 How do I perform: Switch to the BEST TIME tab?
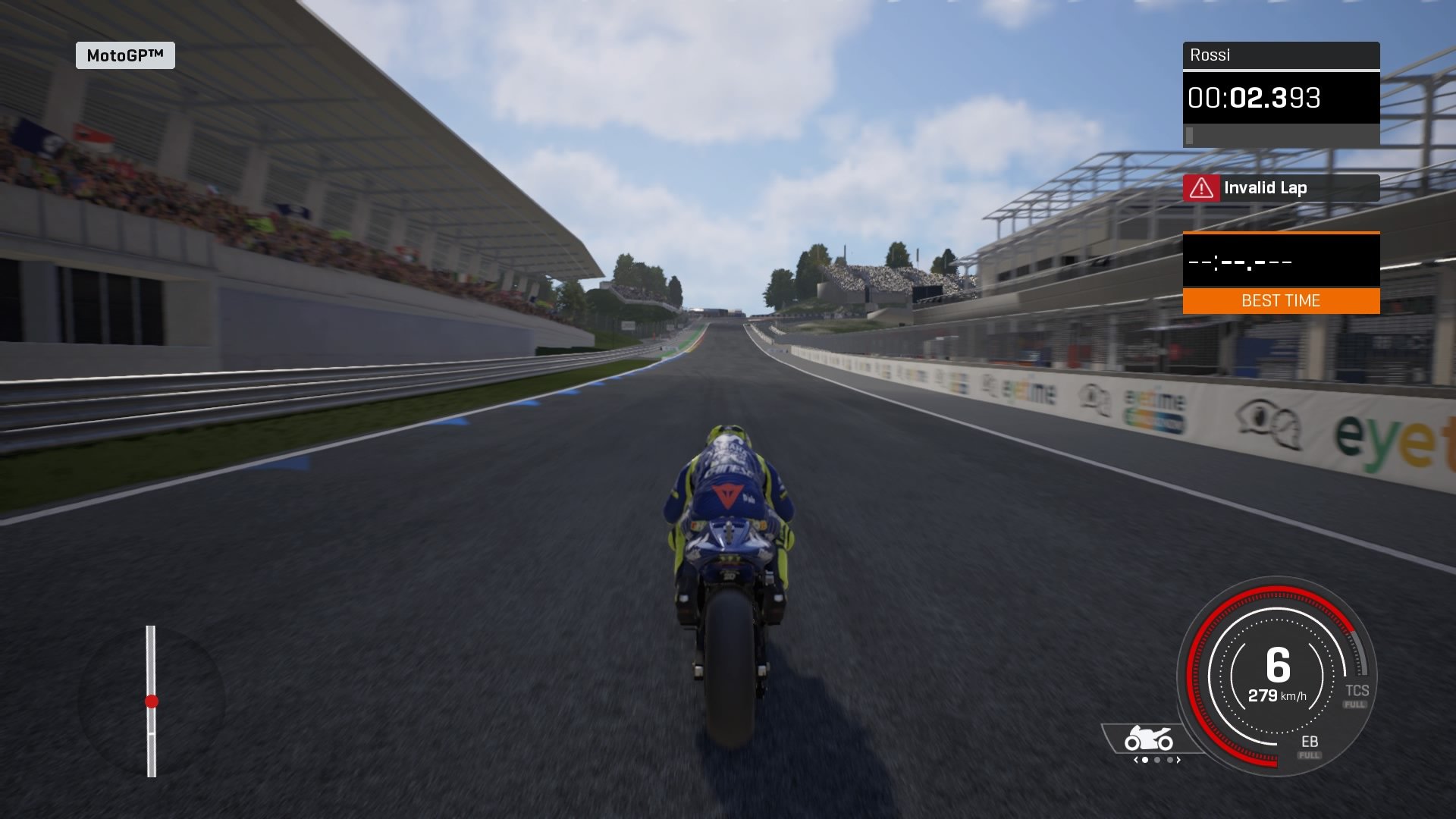click(1280, 300)
